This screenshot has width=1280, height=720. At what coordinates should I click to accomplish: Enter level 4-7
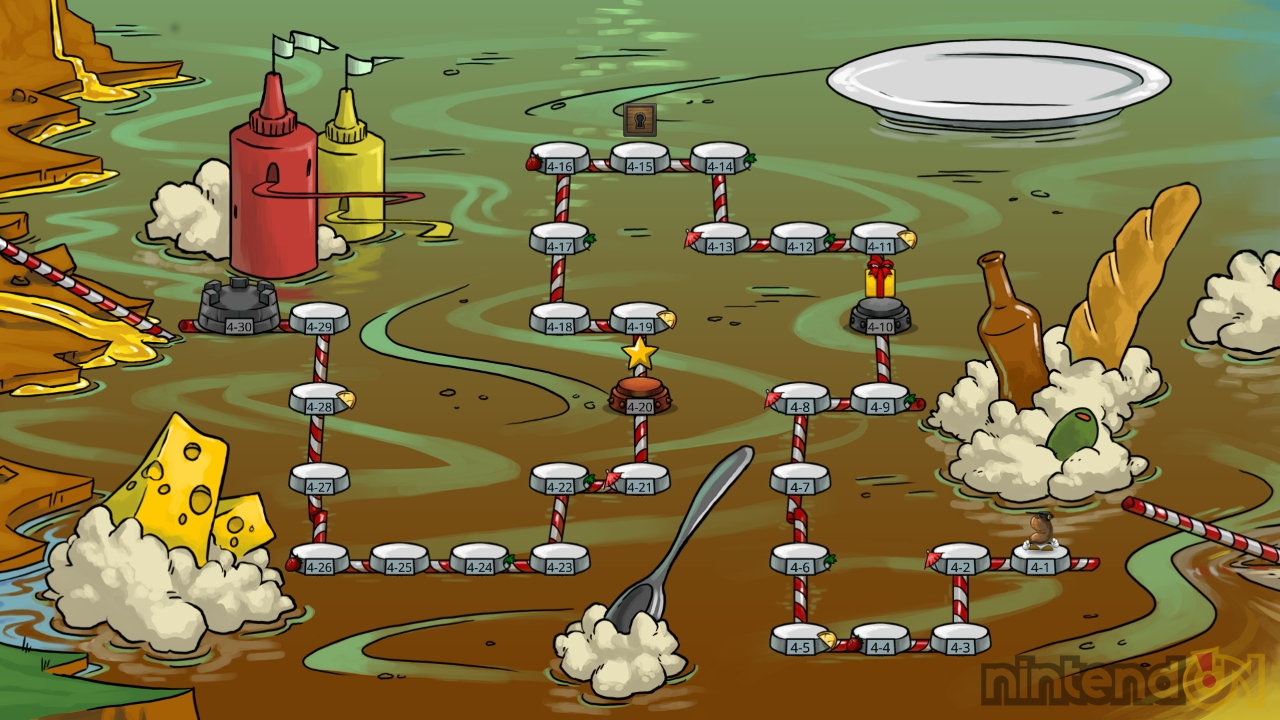coord(800,481)
